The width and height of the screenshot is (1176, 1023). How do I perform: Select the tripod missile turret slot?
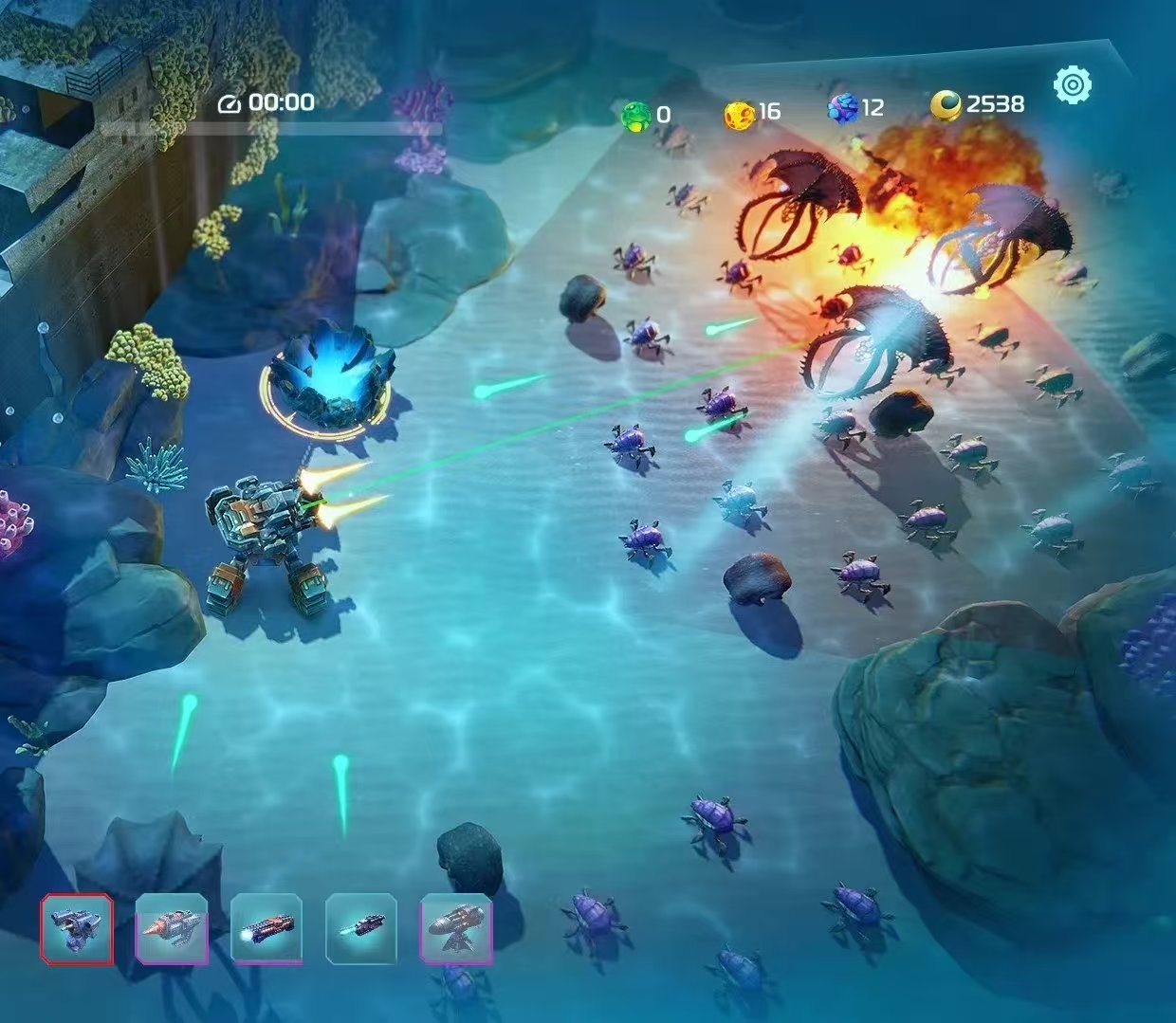456,929
